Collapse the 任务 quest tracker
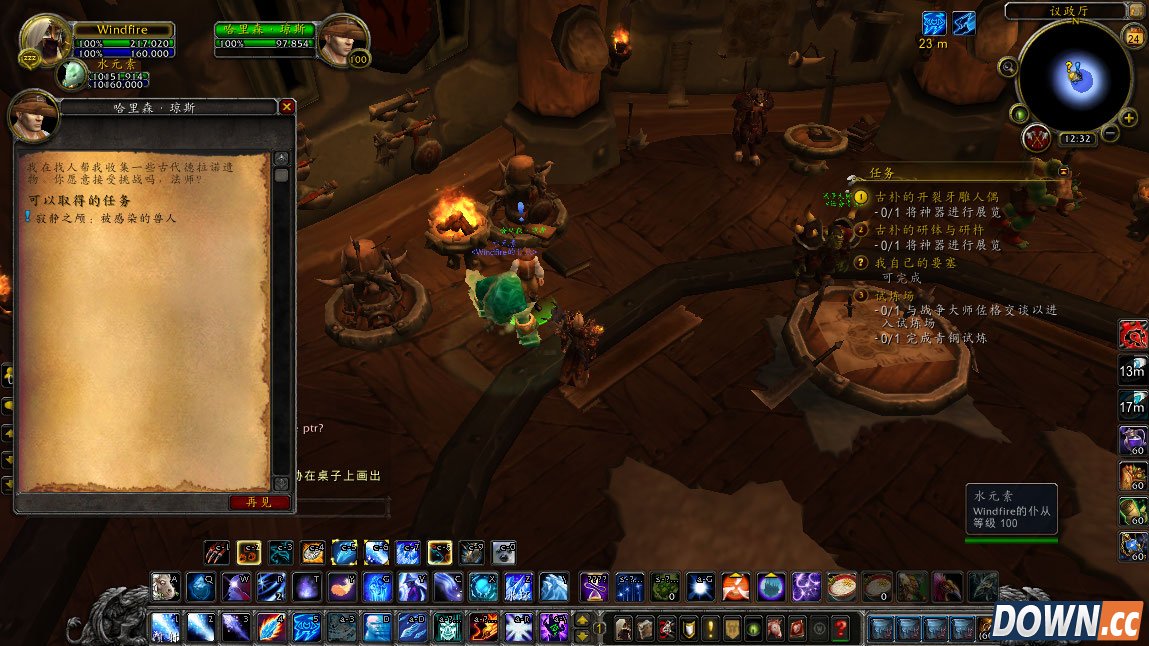This screenshot has height=646, width=1149. [x=1063, y=172]
